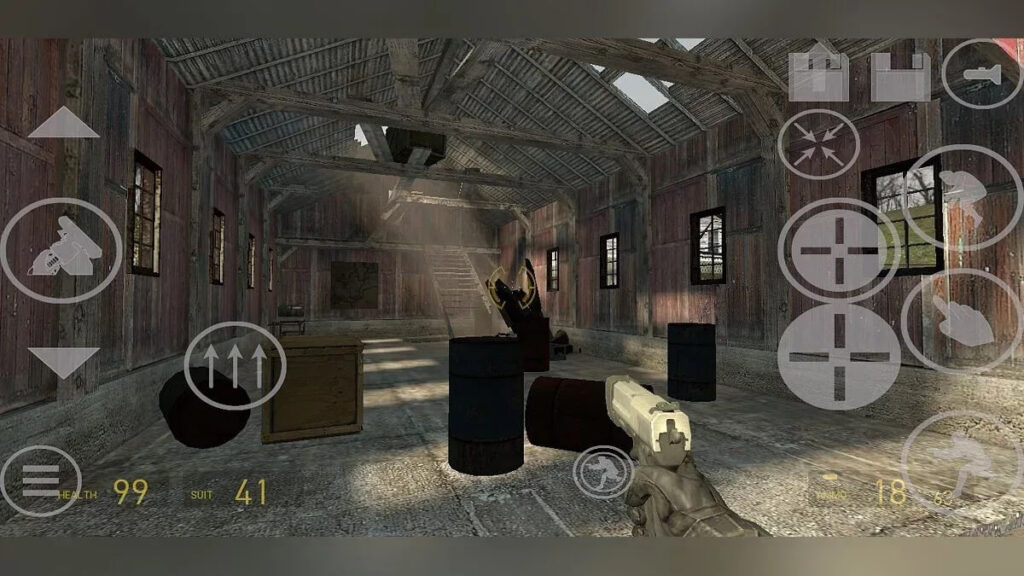Tap the down triangle weapon arrow
1024x576 pixels.
63,361
